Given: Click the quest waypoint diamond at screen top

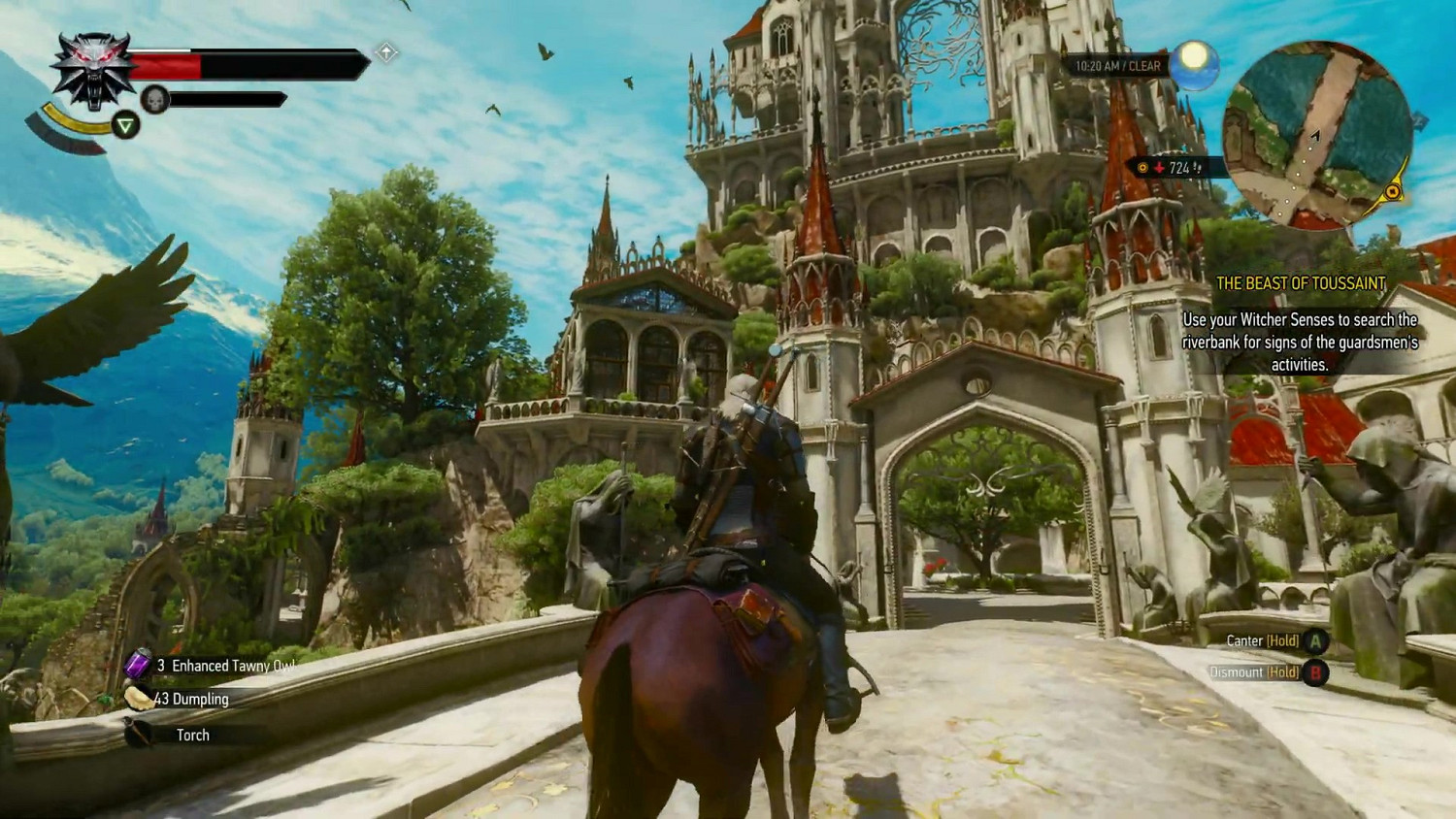Looking at the screenshot, I should pos(386,50).
